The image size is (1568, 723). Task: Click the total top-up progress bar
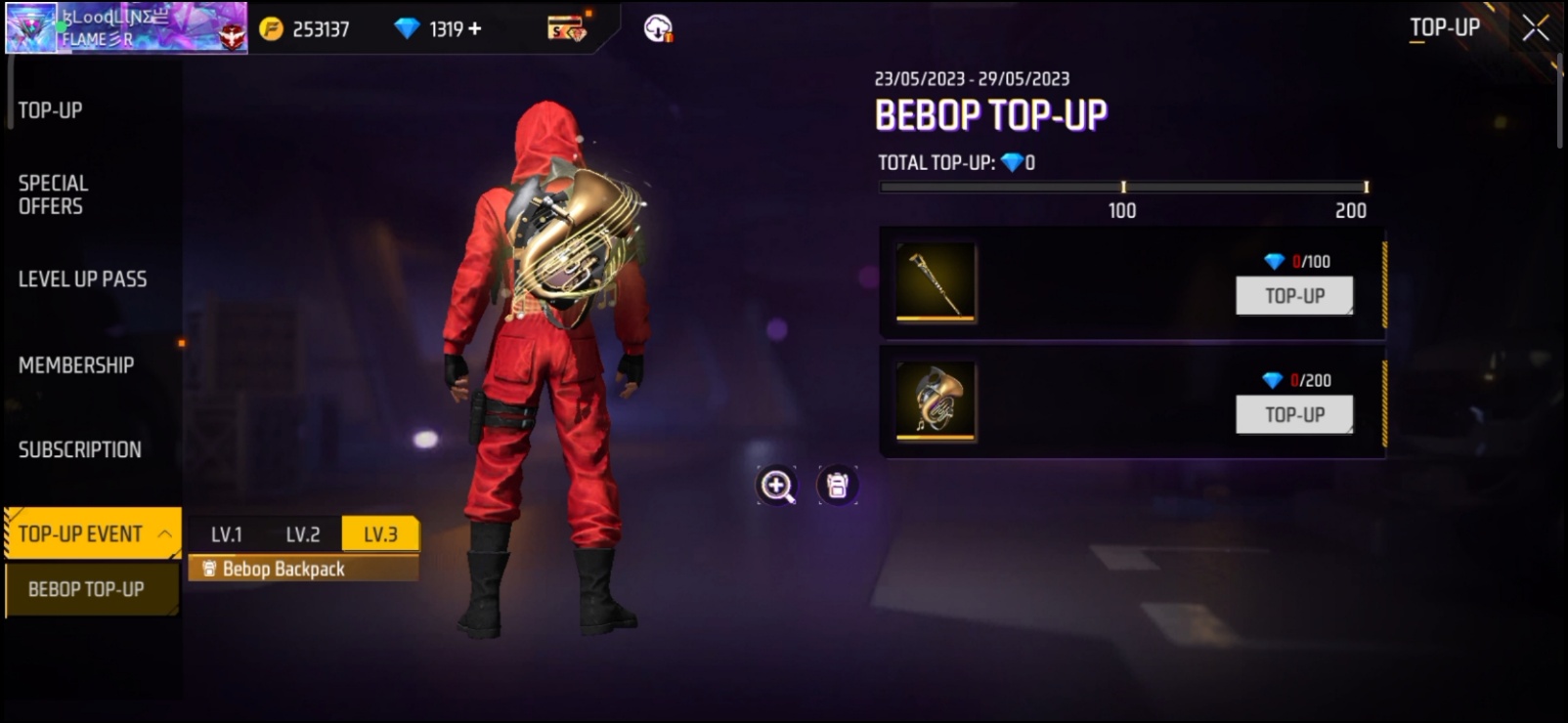pos(1122,186)
